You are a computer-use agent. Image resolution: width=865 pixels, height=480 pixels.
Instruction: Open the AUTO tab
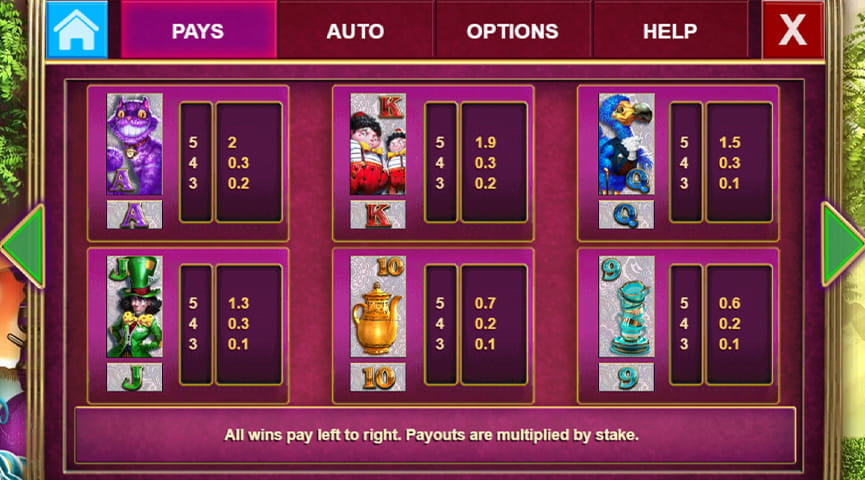(x=355, y=30)
